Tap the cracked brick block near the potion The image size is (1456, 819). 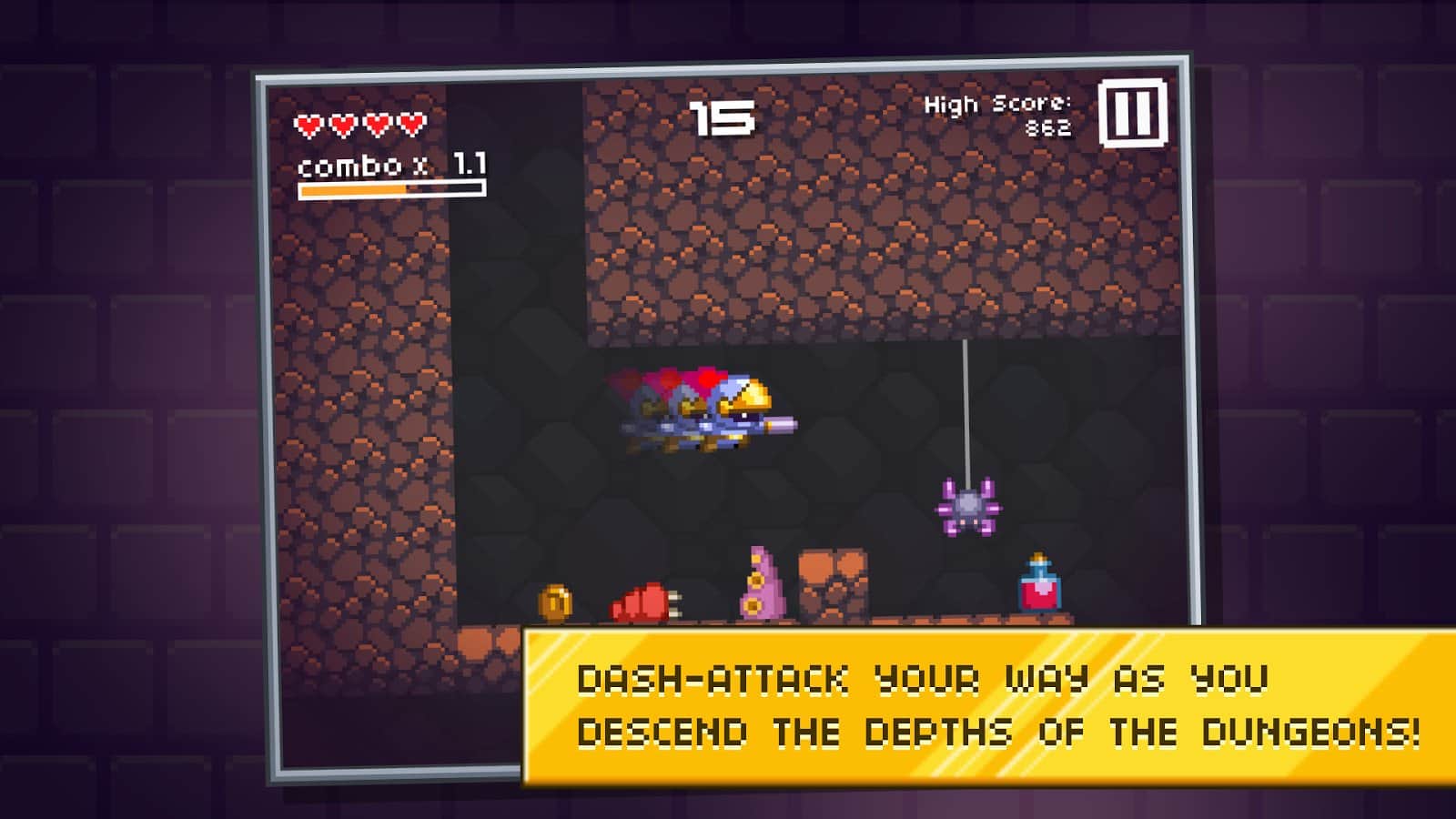coord(835,587)
